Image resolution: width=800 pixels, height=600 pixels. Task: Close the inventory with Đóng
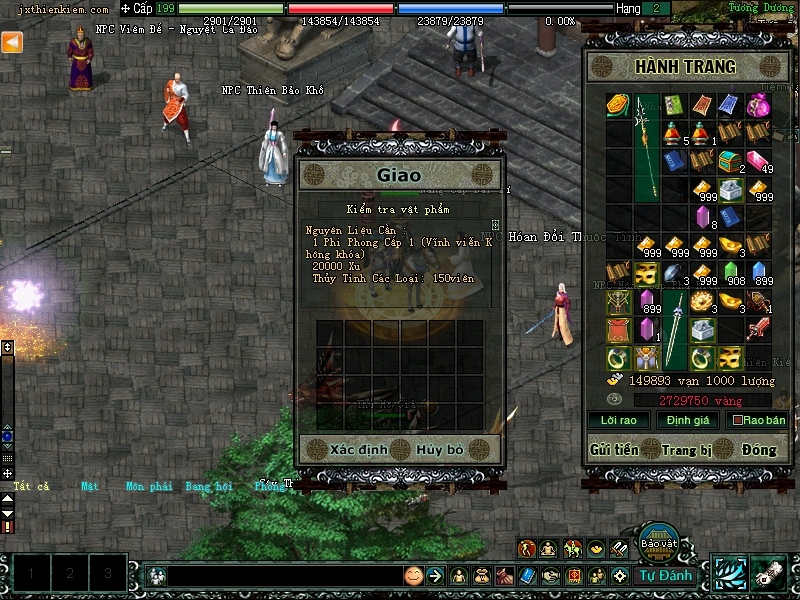759,450
